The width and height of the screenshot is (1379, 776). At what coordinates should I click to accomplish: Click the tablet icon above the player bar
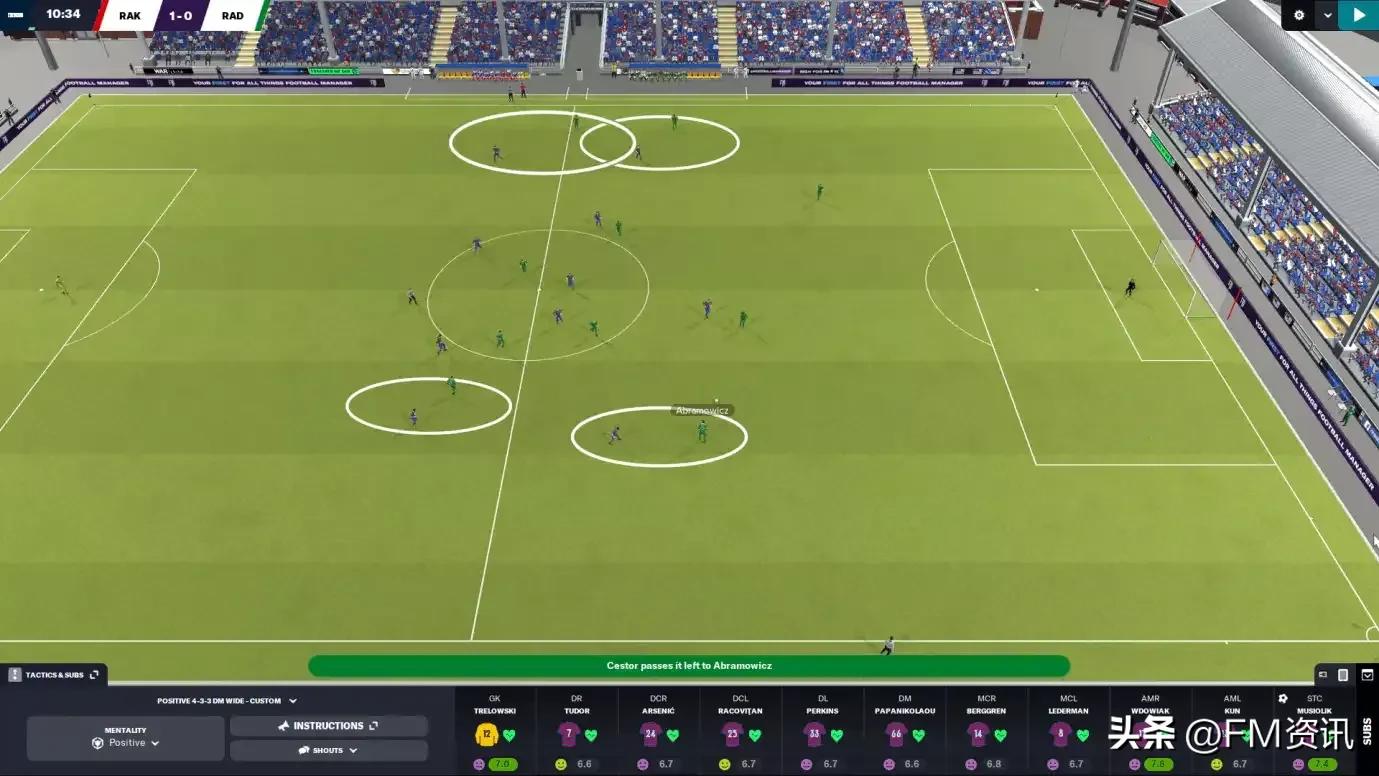[x=1343, y=675]
